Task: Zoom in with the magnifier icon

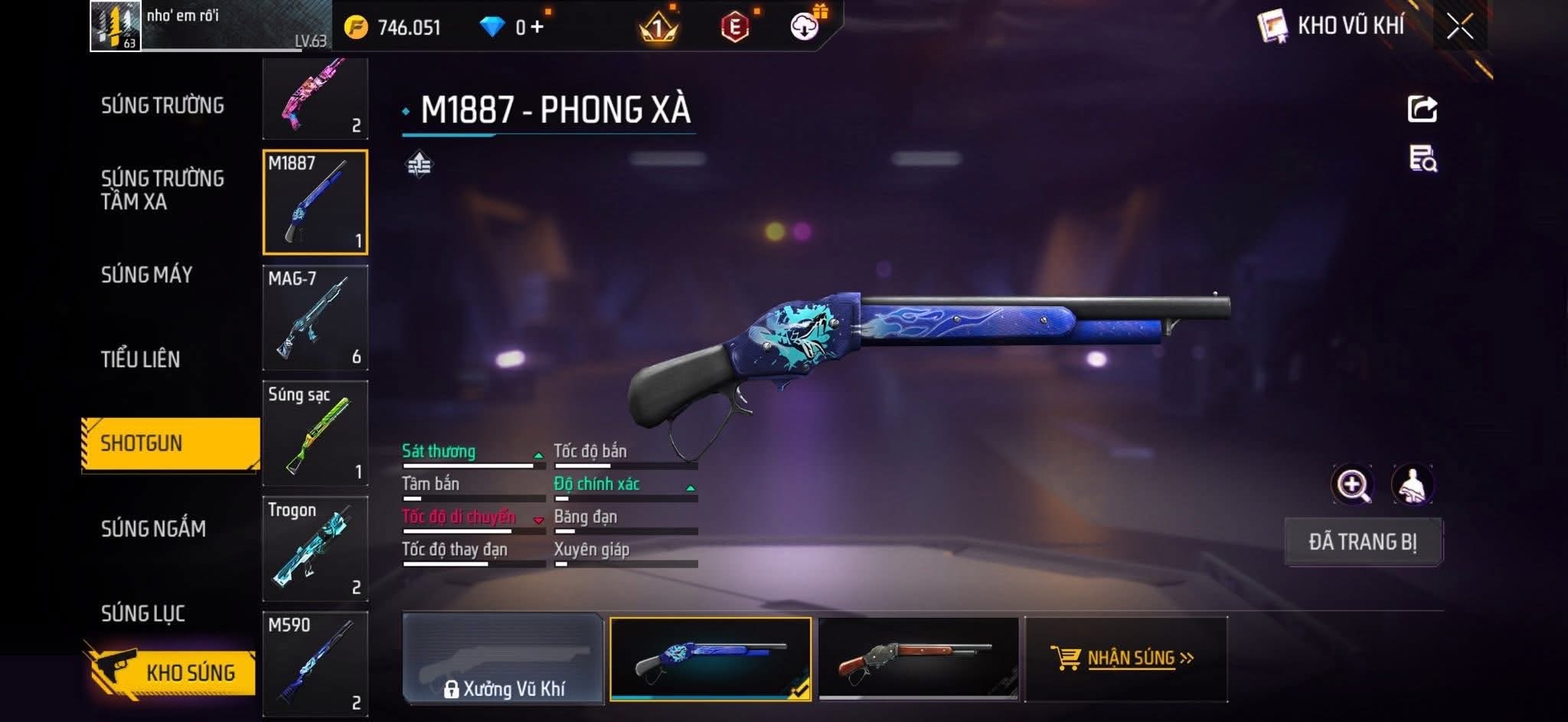Action: [1352, 485]
